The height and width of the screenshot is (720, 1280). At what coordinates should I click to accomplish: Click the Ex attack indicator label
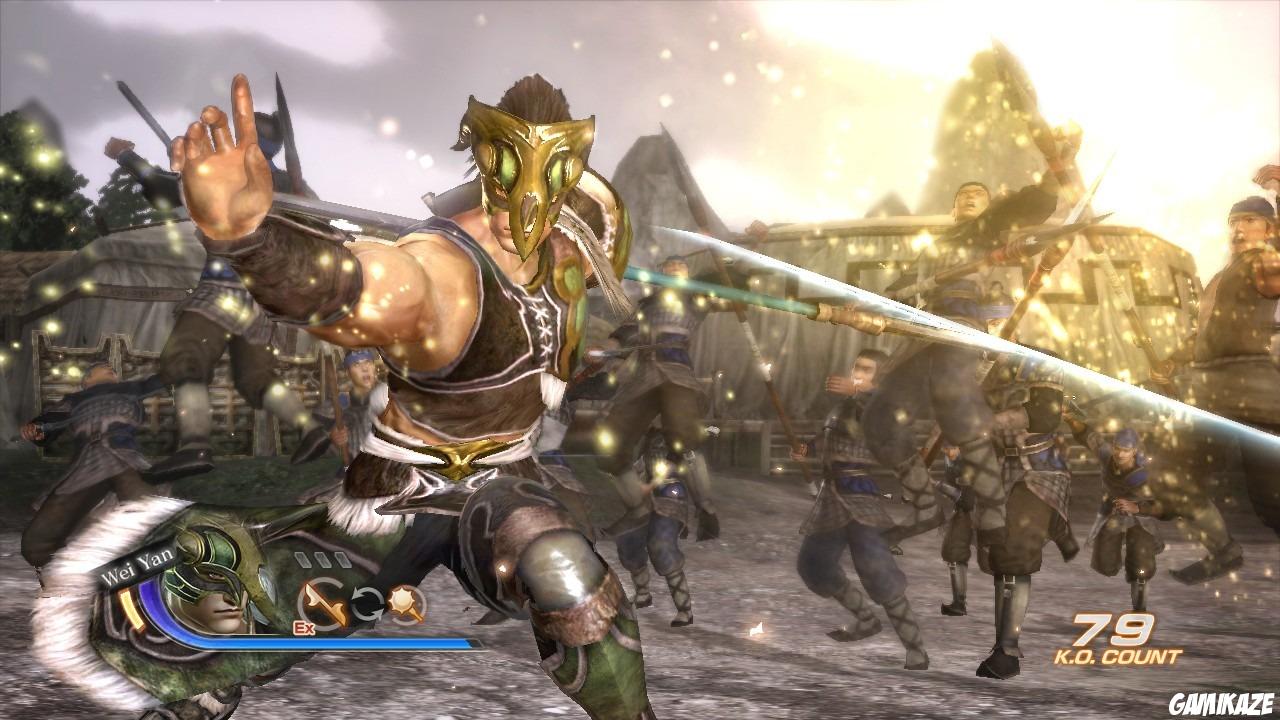click(x=305, y=627)
